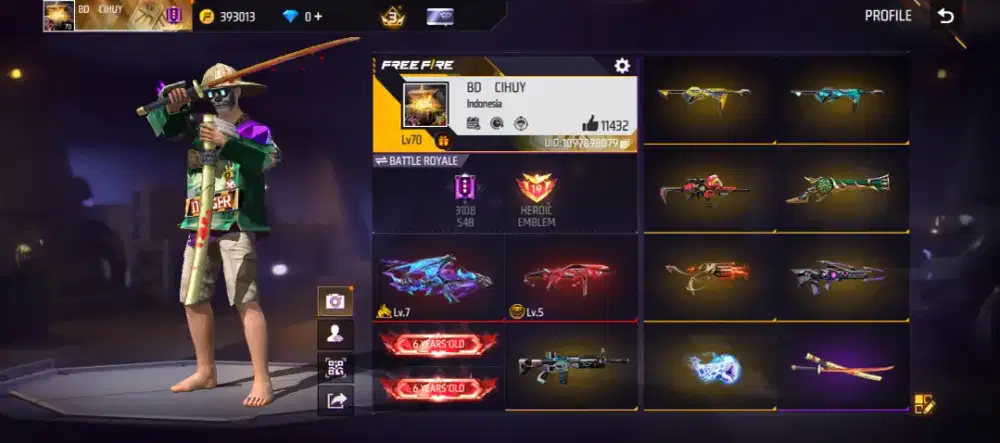
Task: Select the glowing blue fist skin slot
Action: coord(710,367)
